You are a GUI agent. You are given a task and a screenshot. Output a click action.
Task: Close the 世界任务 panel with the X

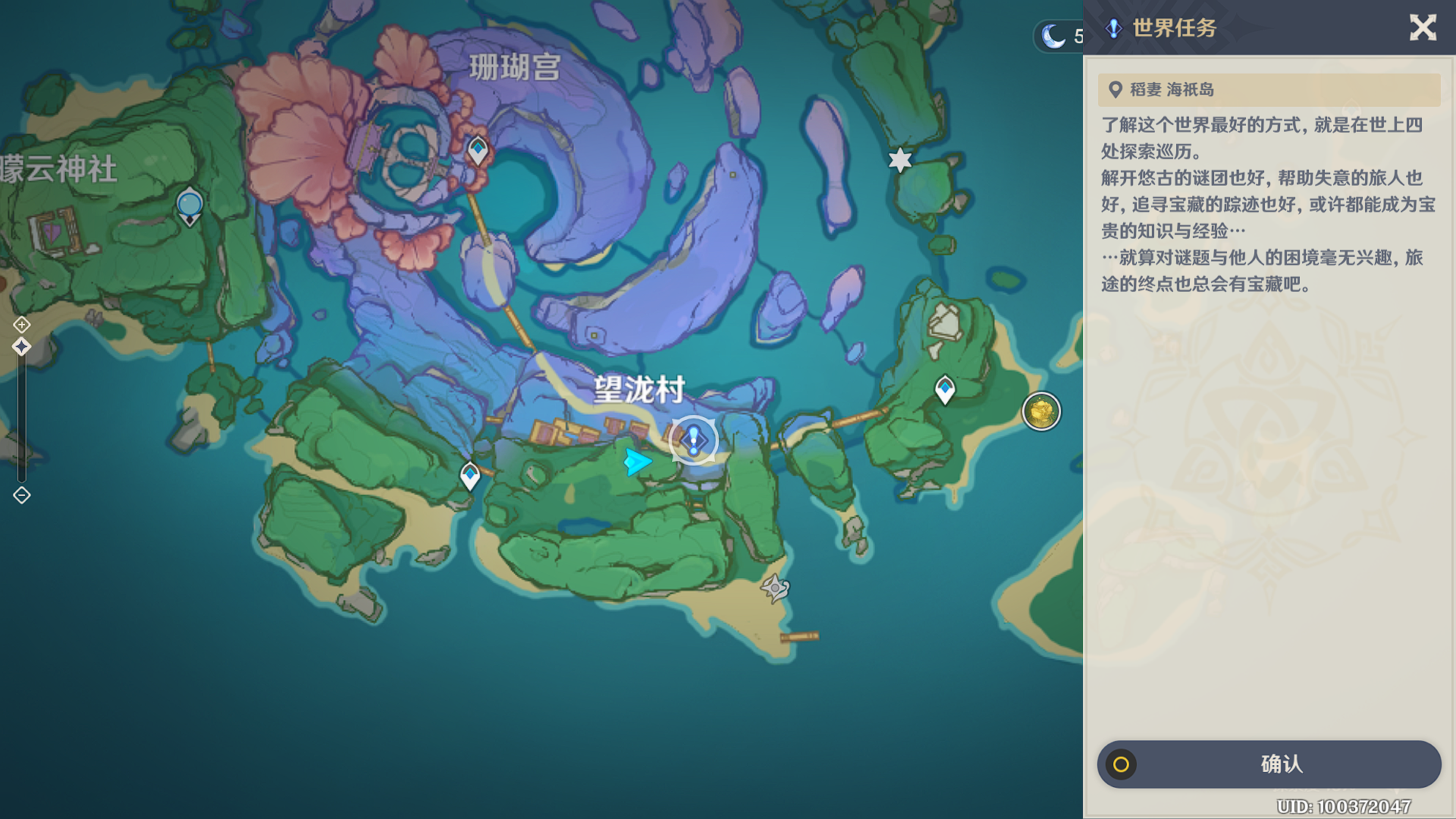[1423, 28]
